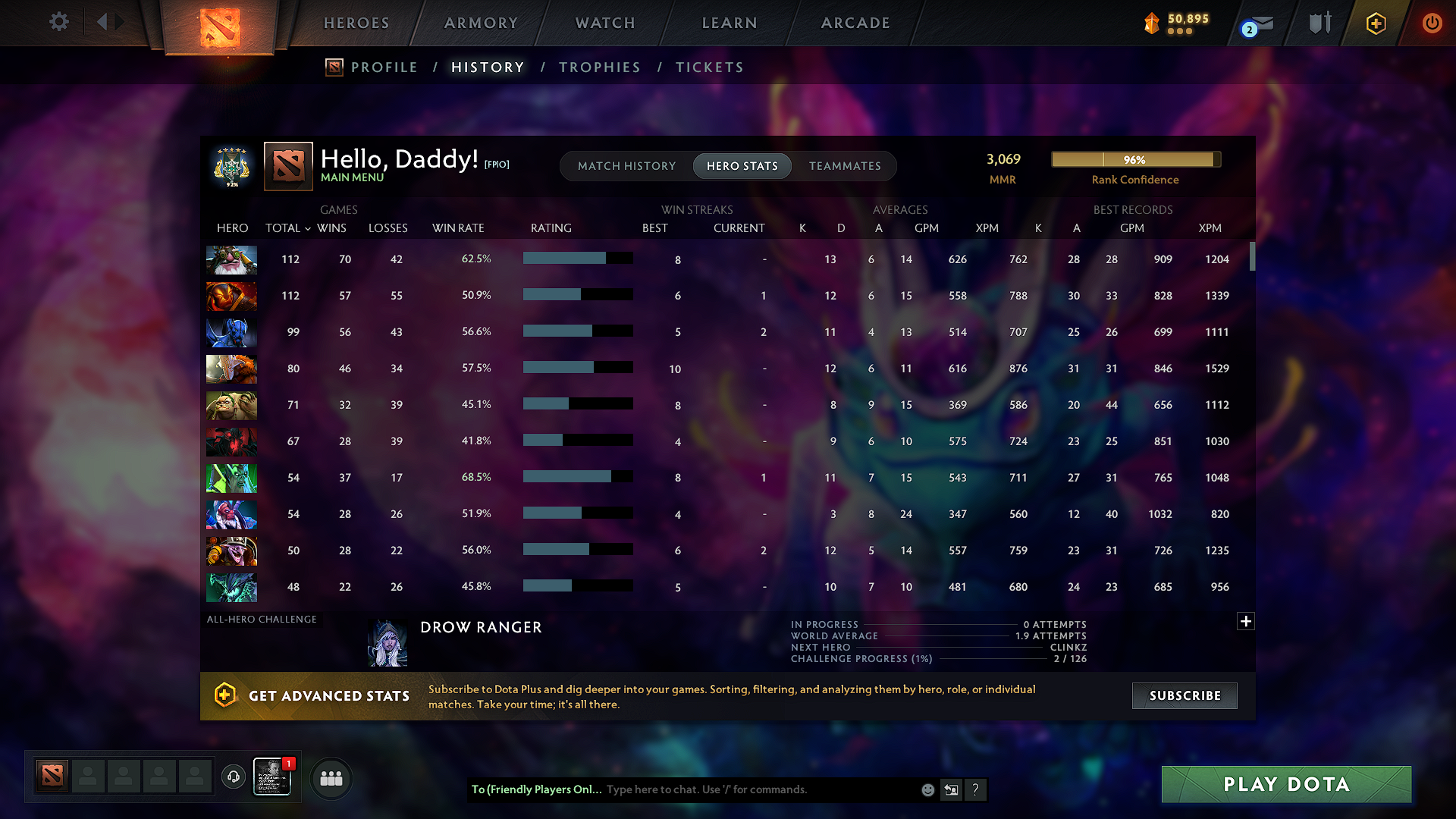
Task: Switch to the TEAMMATES view
Action: (x=845, y=166)
